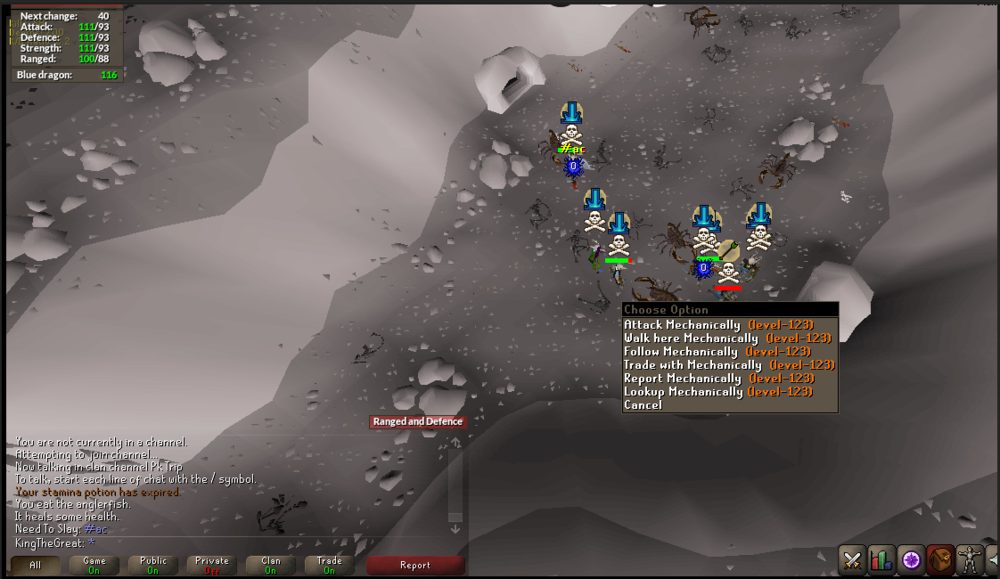1000x579 pixels.
Task: Toggle the Game chat filter
Action: (94, 565)
